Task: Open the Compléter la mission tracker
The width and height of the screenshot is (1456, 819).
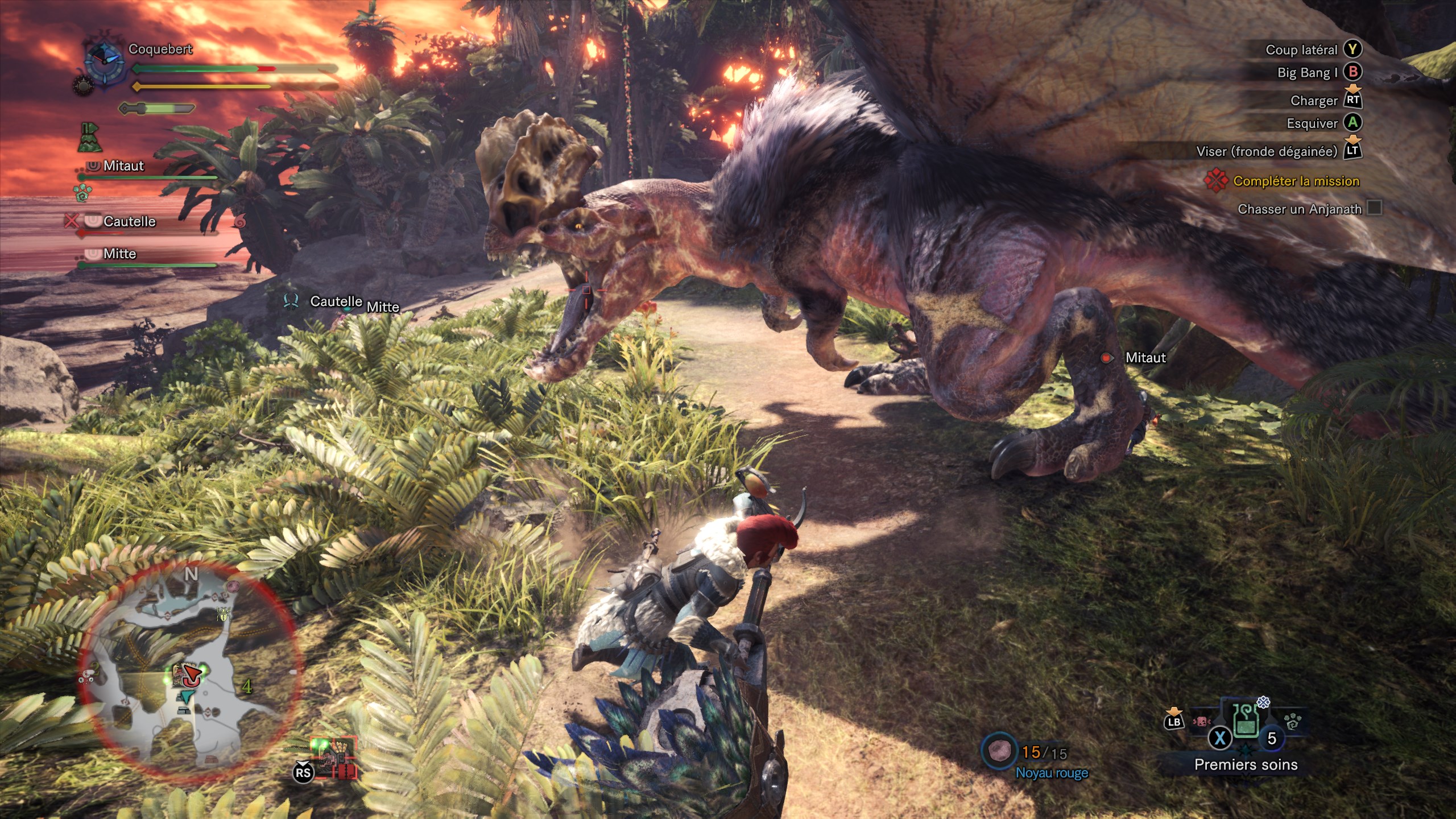Action: click(1296, 181)
